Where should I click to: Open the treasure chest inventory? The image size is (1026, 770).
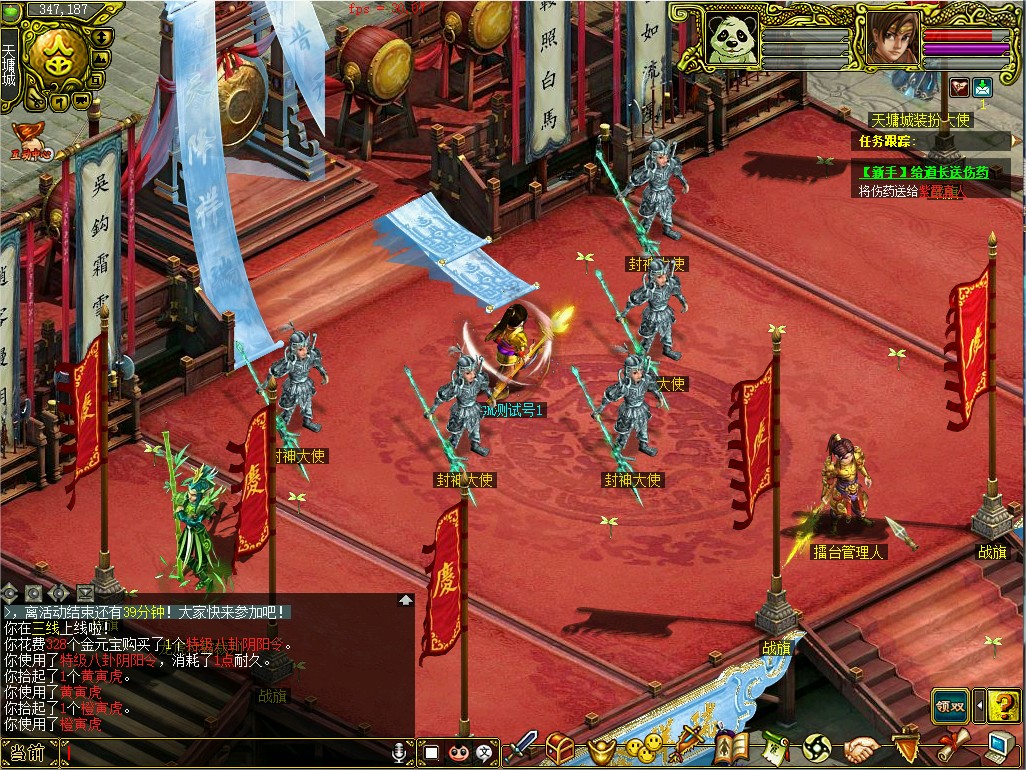click(560, 747)
